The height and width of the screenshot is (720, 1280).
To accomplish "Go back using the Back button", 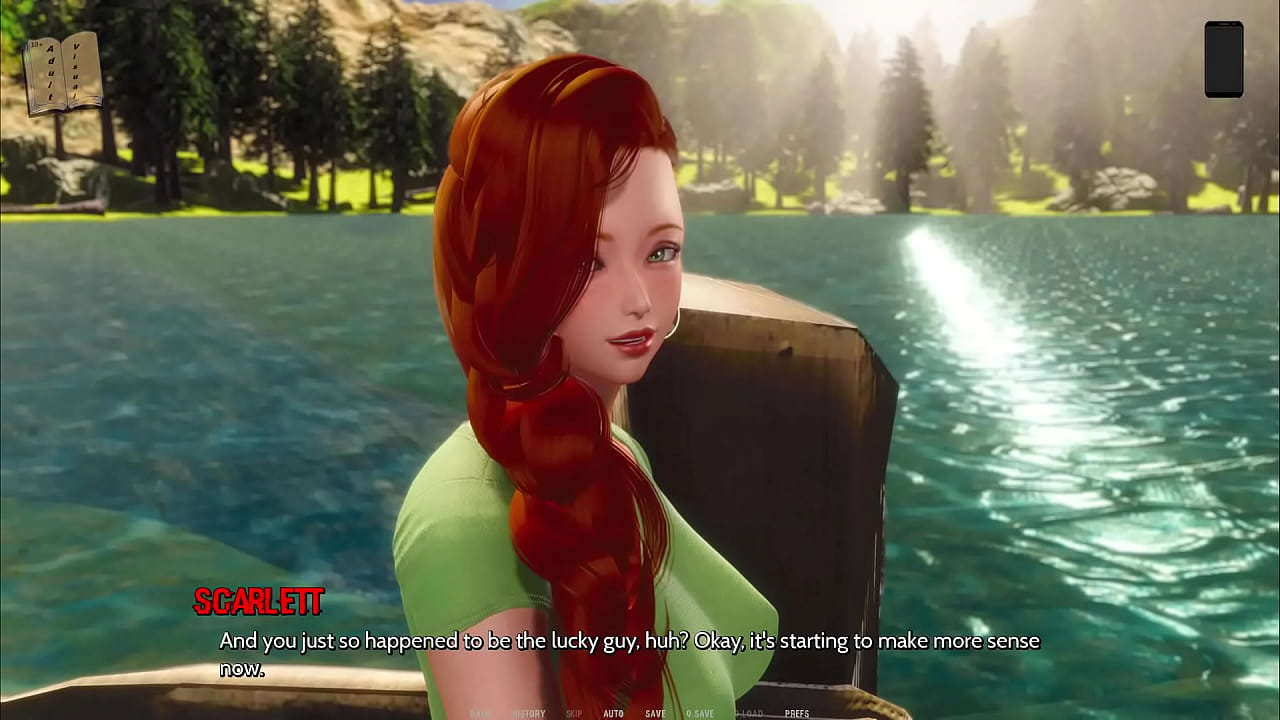I will [x=482, y=714].
